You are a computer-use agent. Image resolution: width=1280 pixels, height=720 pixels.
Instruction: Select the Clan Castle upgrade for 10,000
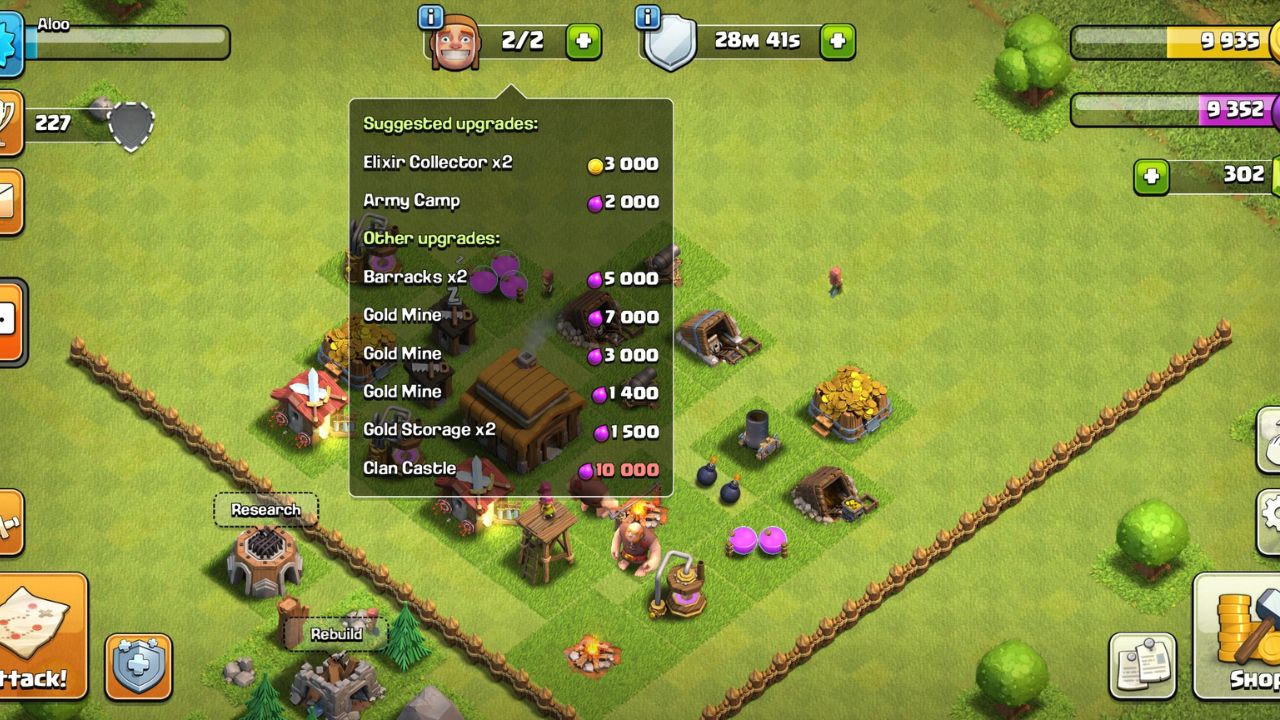coord(500,468)
